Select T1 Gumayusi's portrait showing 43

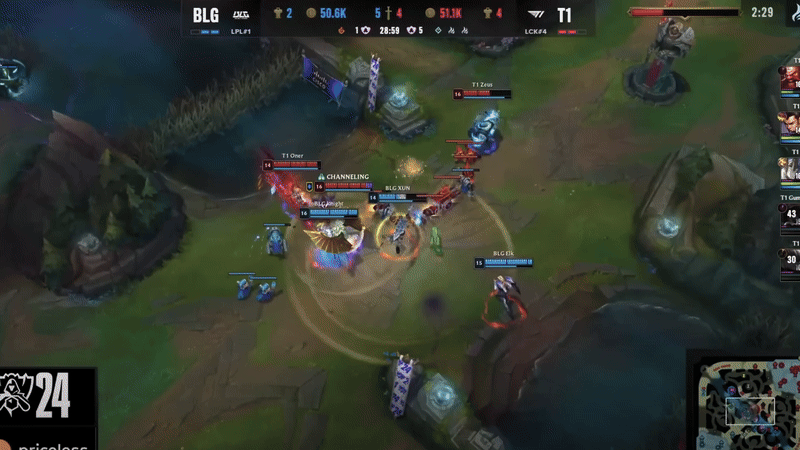coord(791,217)
